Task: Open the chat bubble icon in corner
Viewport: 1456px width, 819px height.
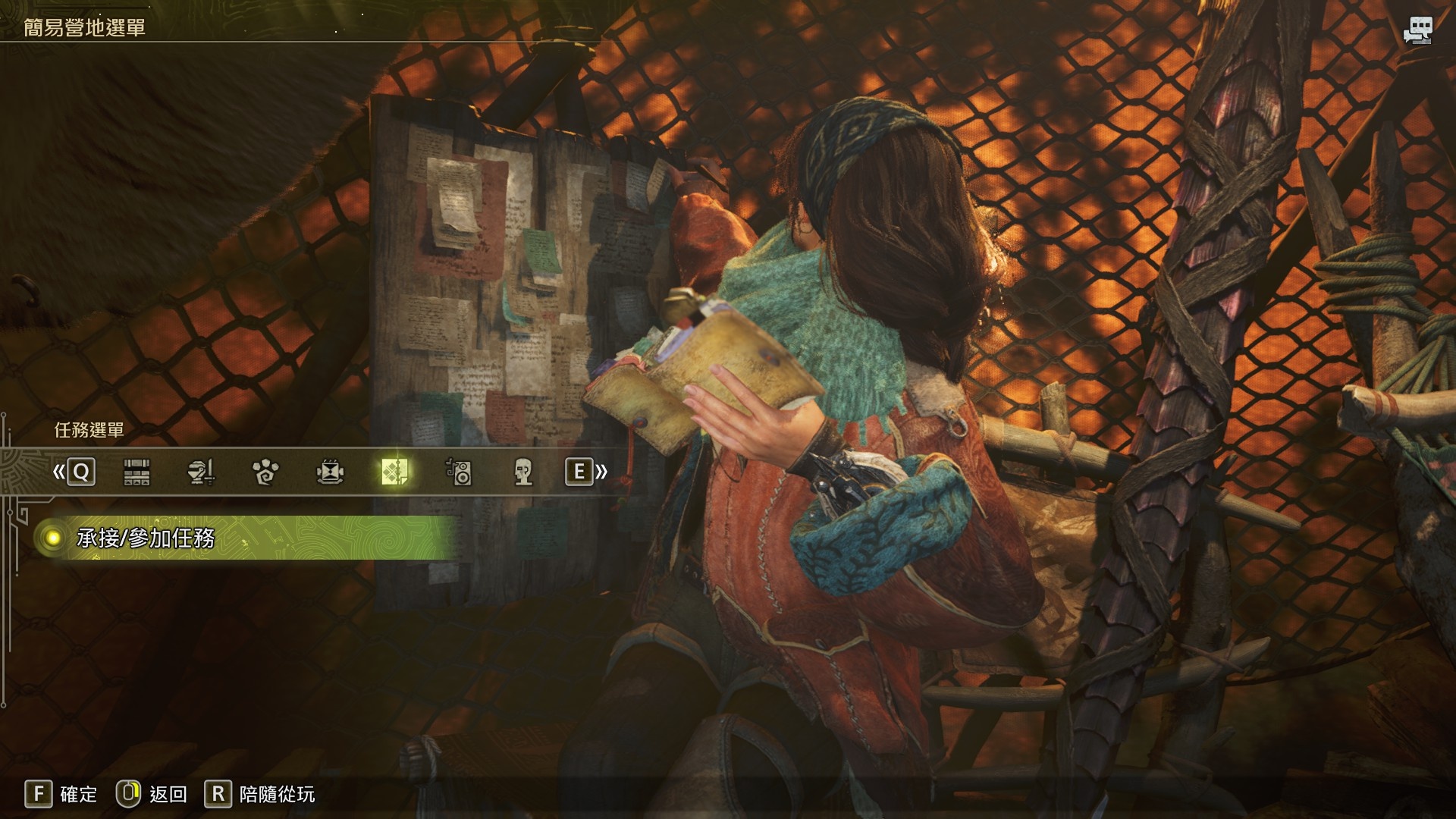Action: click(1417, 30)
